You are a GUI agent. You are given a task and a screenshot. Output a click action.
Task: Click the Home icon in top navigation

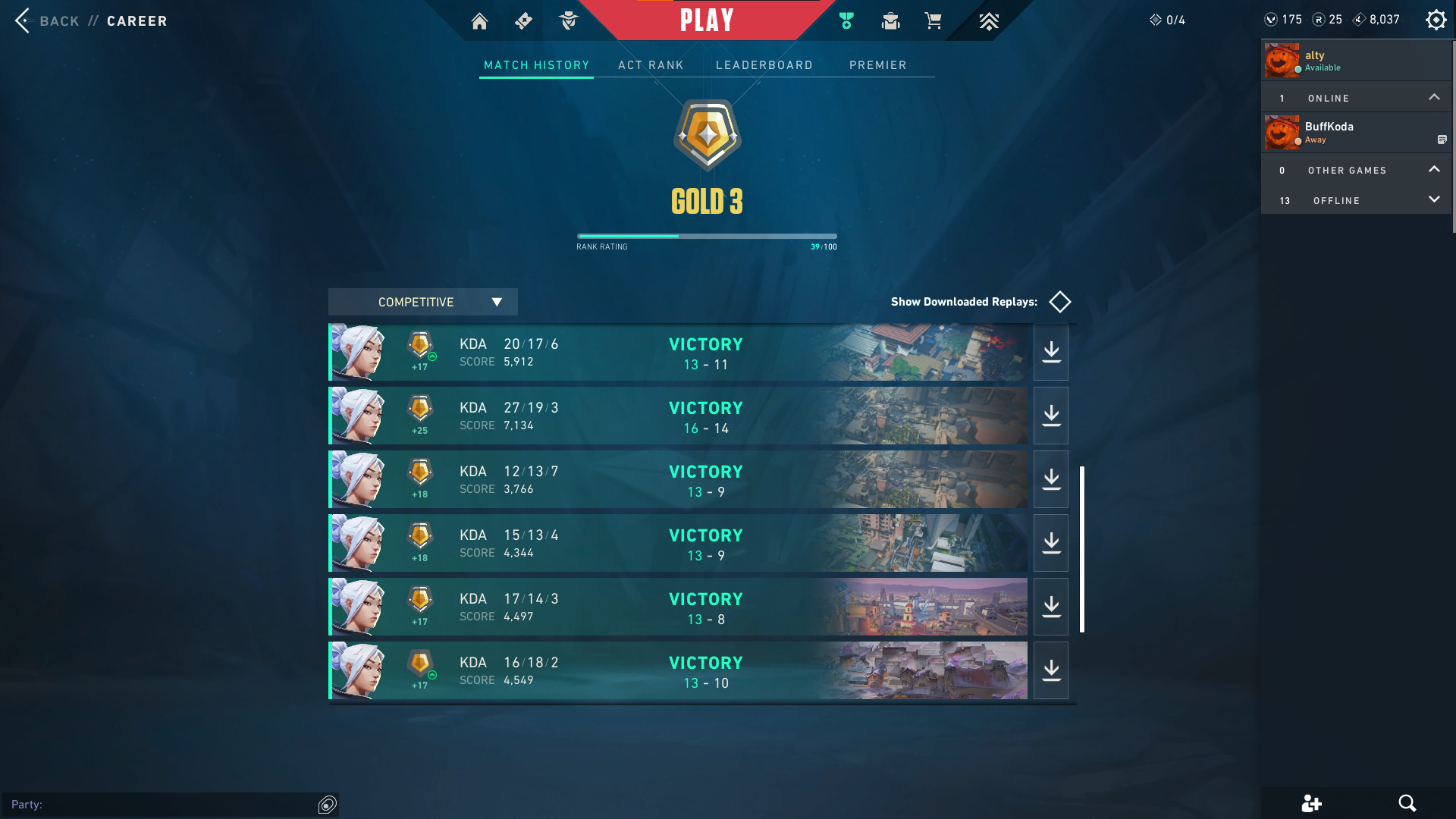479,20
